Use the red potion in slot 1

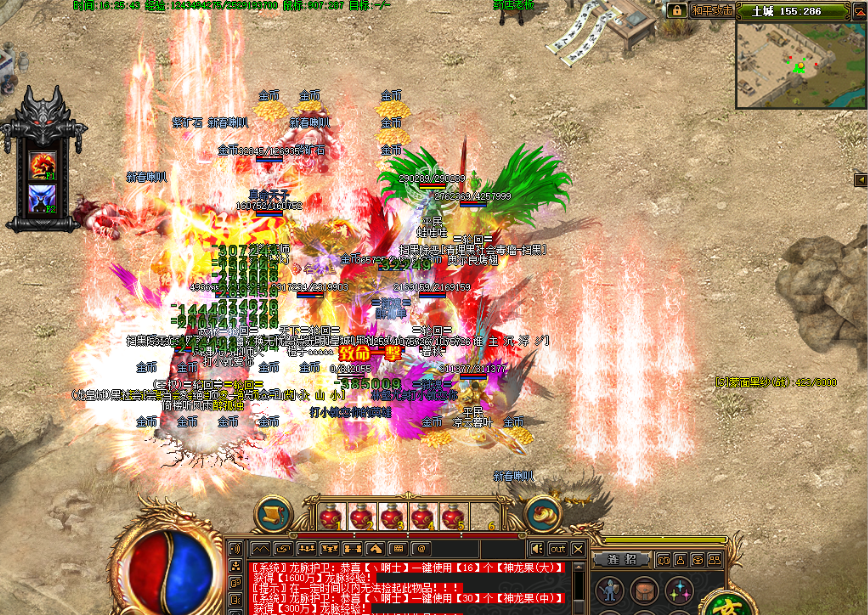(x=330, y=517)
